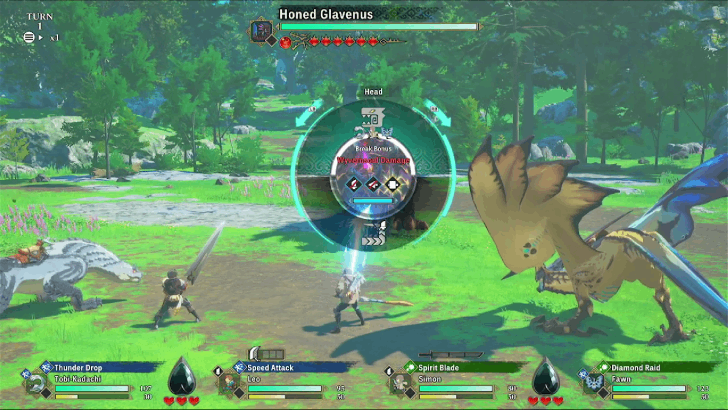The width and height of the screenshot is (728, 410).
Task: Click the Honed Glavenus portrait icon
Action: [x=262, y=30]
